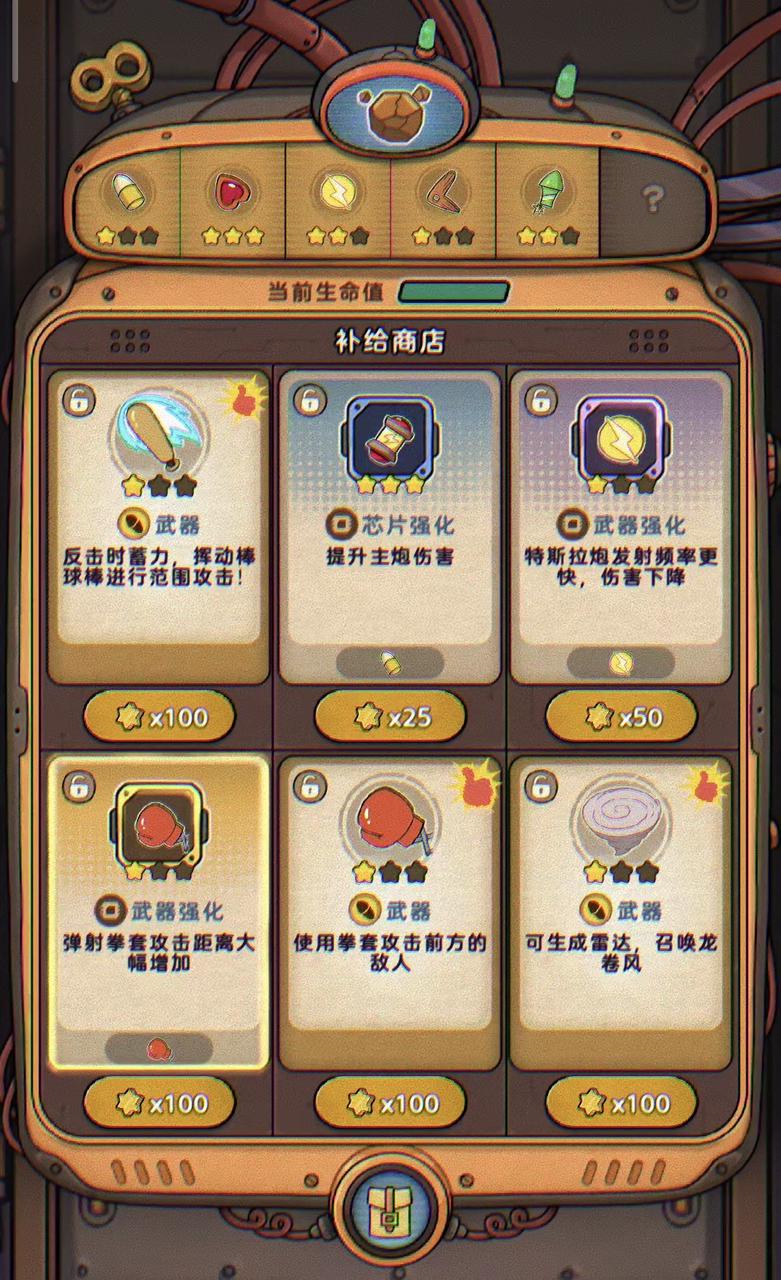Buy the tornado weapon for 100 stars
This screenshot has height=1280, width=781.
click(x=620, y=1103)
